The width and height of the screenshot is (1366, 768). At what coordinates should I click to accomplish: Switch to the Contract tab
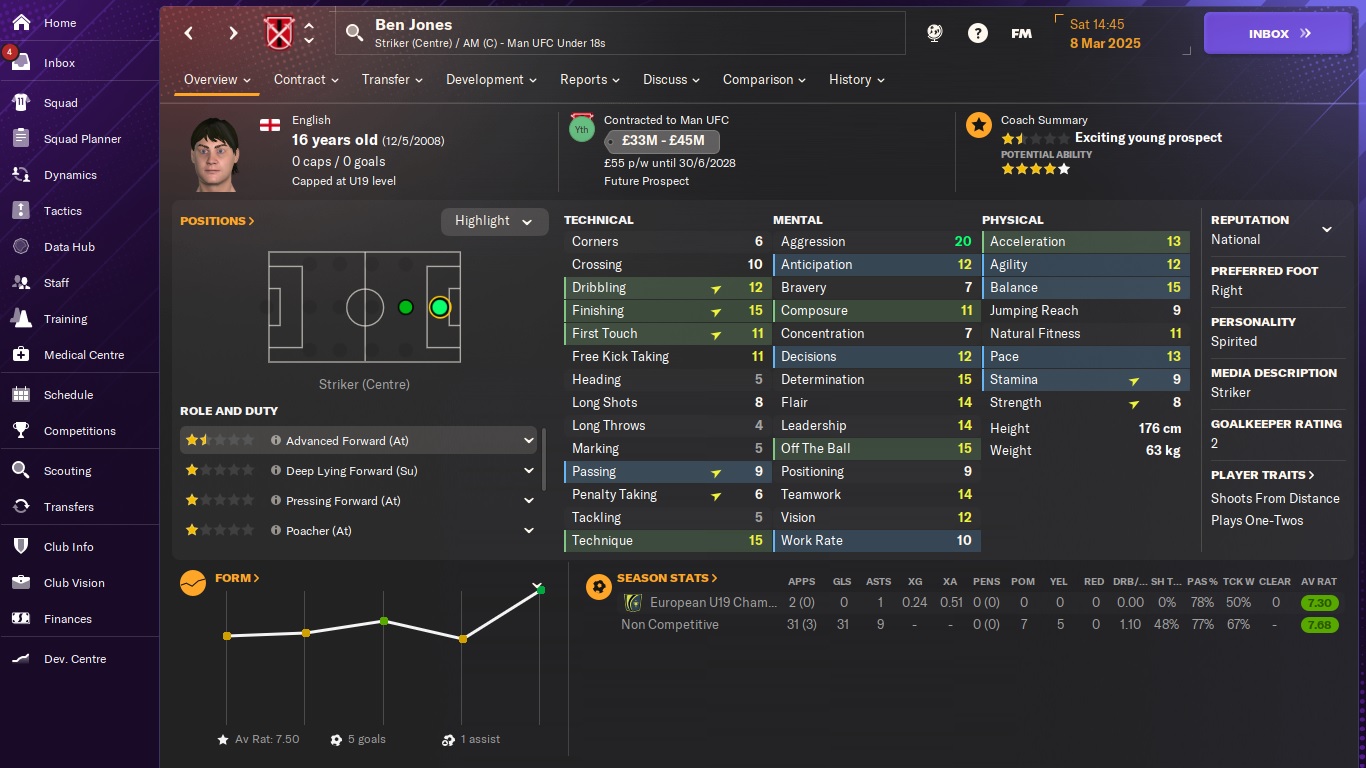(299, 79)
